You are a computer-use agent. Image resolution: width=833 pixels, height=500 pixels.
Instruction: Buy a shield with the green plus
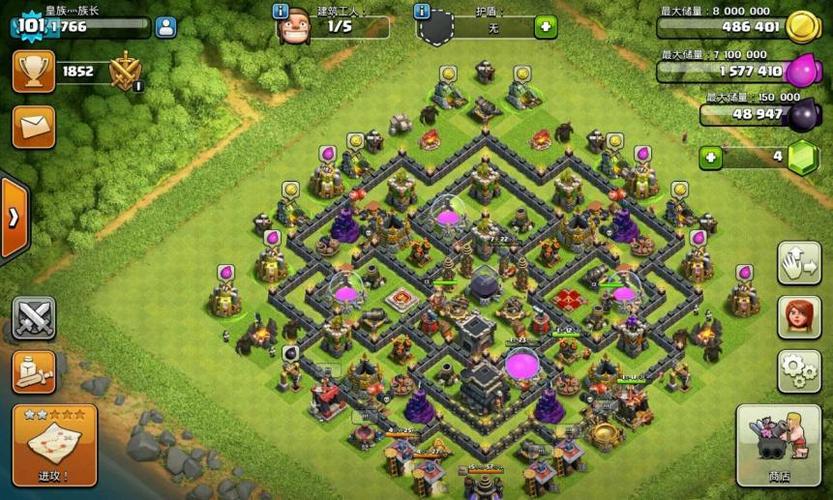pos(545,27)
